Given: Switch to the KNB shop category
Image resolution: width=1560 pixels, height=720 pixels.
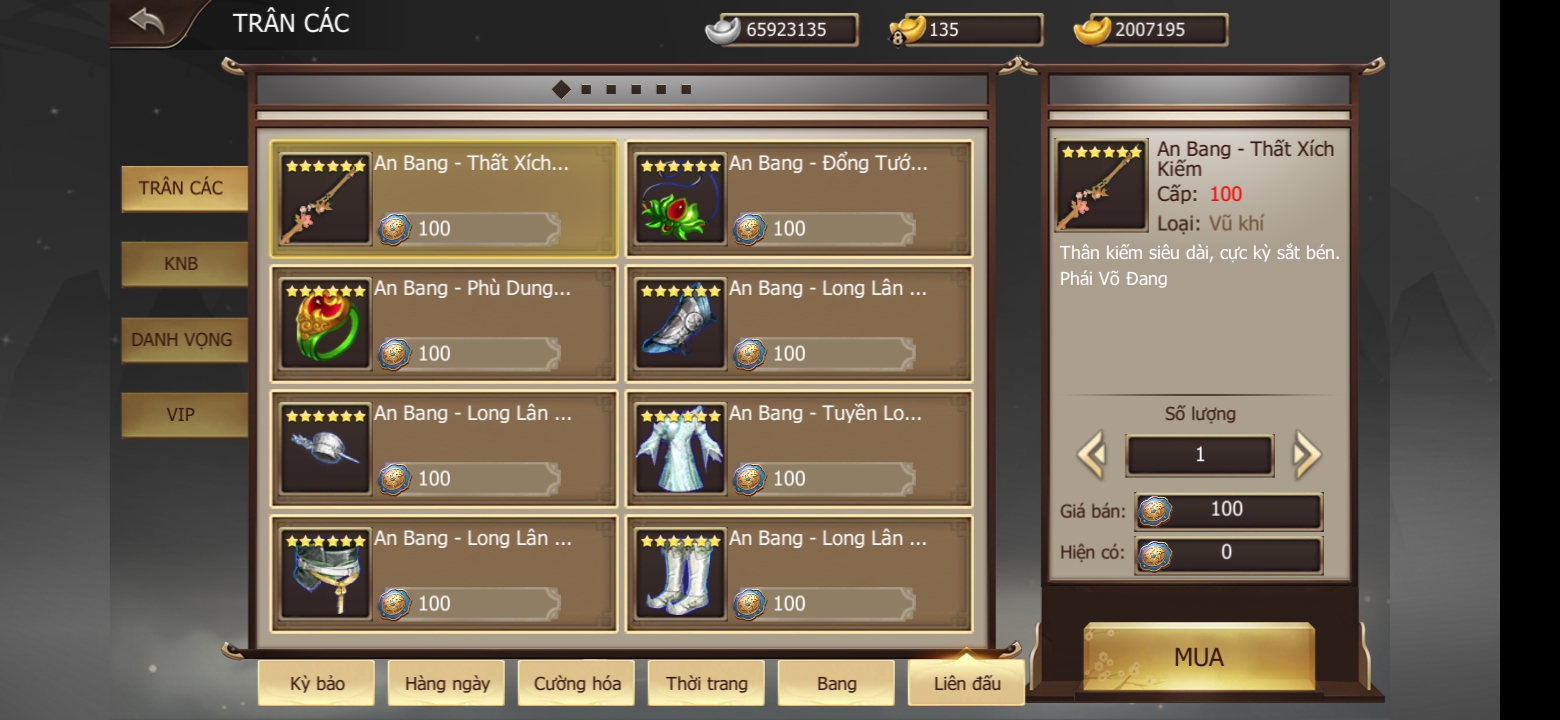Looking at the screenshot, I should [x=183, y=263].
